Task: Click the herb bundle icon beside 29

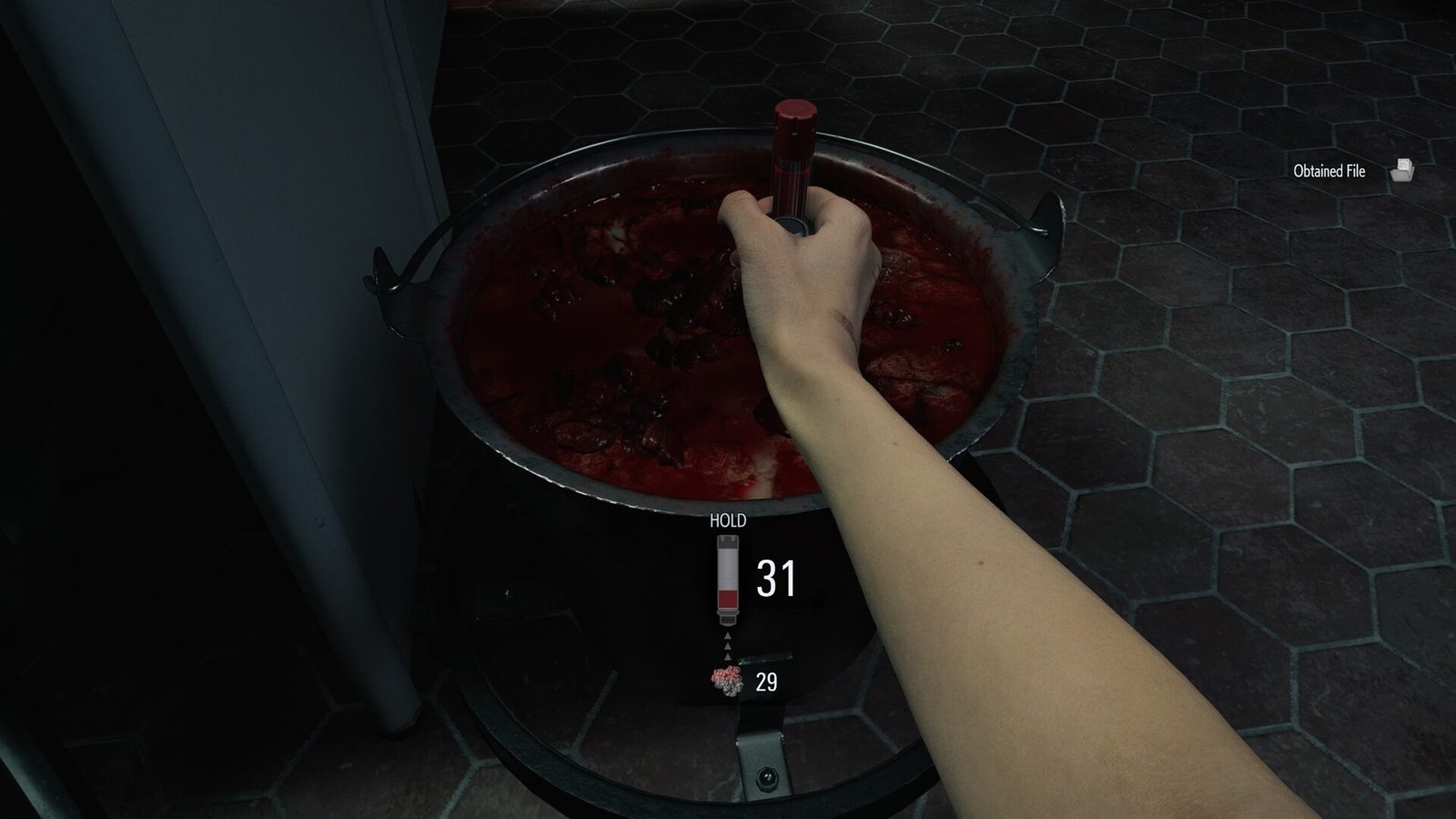Action: click(x=725, y=679)
